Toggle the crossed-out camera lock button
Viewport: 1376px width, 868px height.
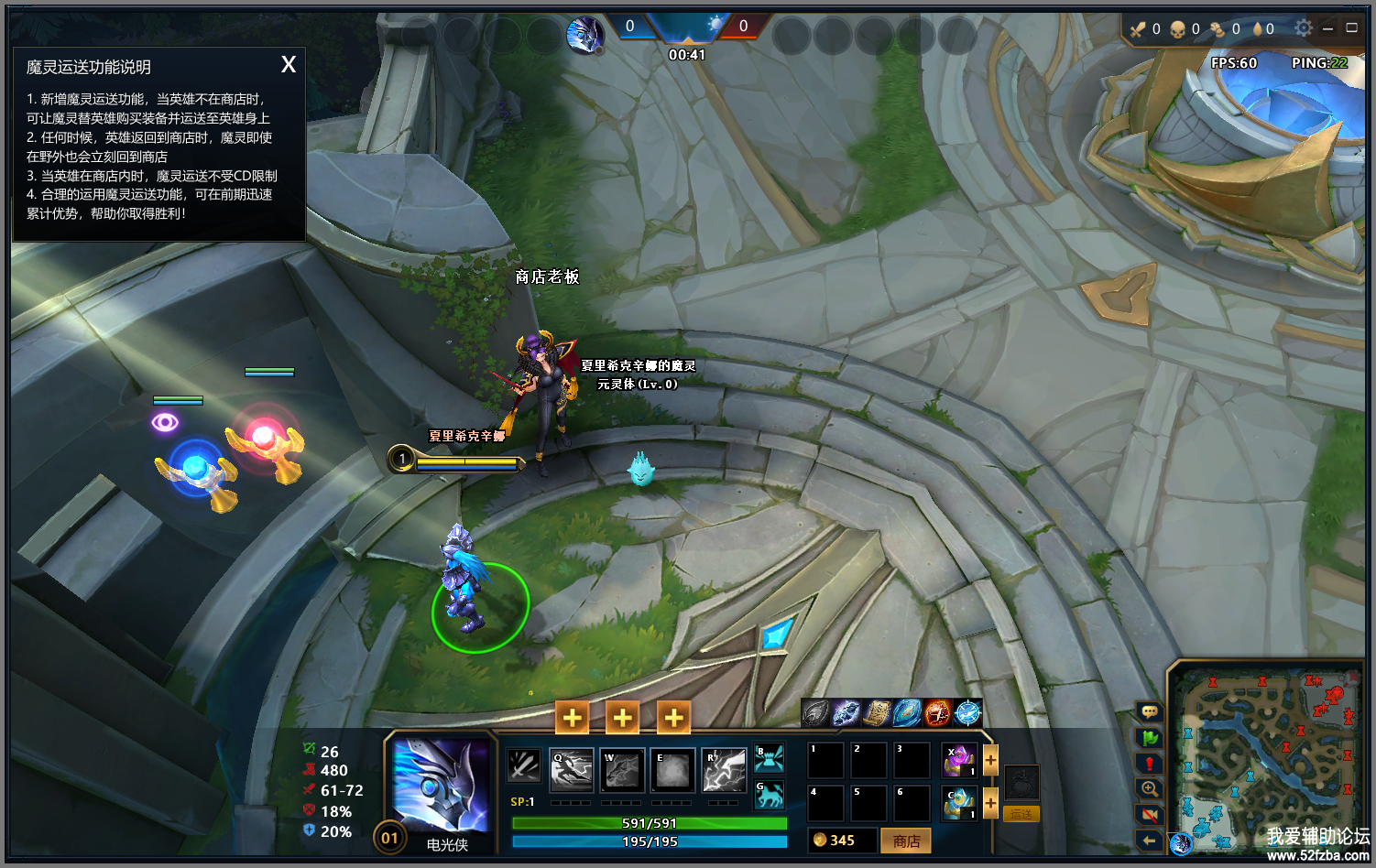pyautogui.click(x=1149, y=814)
